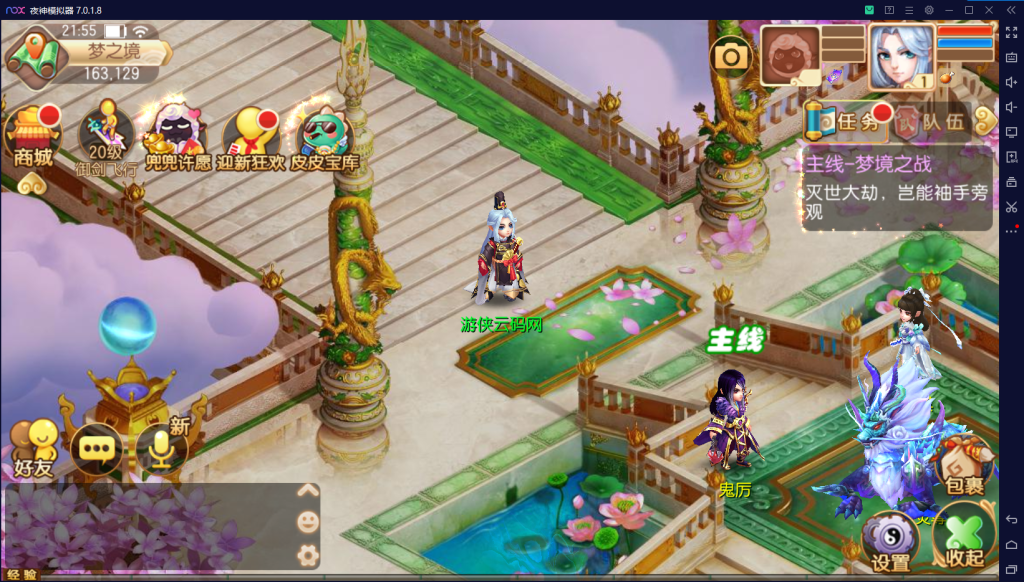Open the player character portrait
1024x582 pixels.
click(x=901, y=56)
